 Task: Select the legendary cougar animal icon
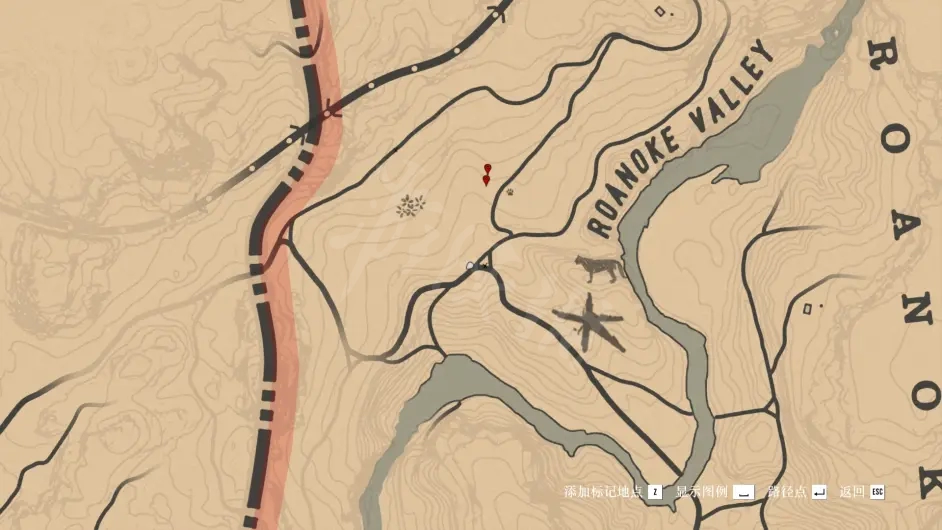point(599,267)
